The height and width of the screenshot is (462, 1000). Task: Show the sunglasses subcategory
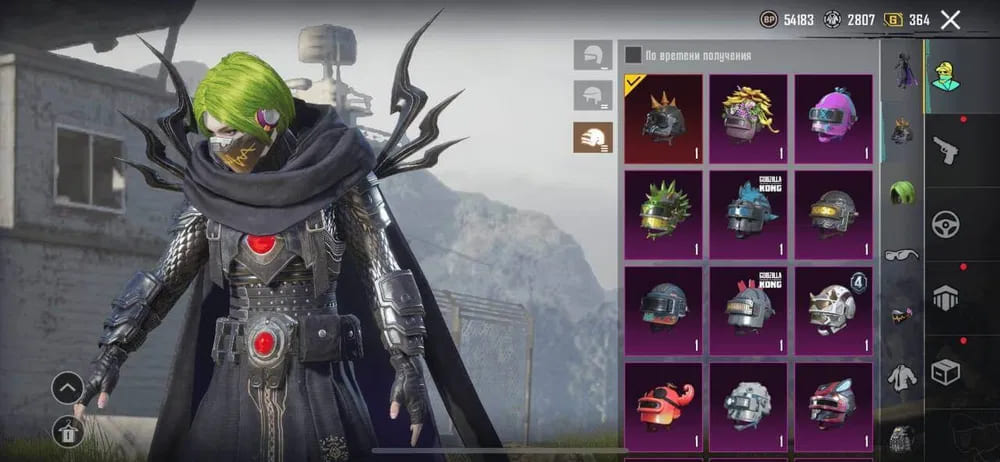coord(902,254)
